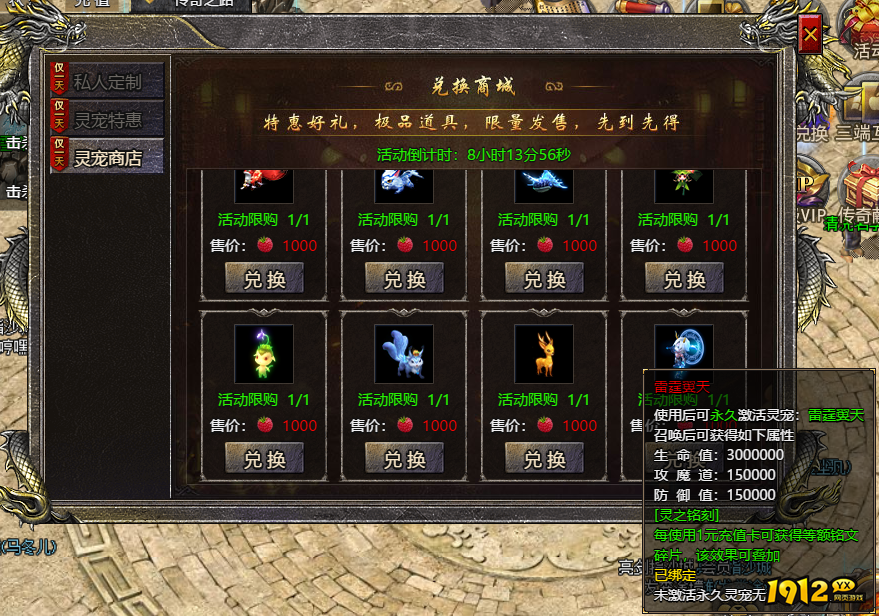This screenshot has height=616, width=879.
Task: Open the 灵宠特惠 tab
Action: [x=107, y=120]
